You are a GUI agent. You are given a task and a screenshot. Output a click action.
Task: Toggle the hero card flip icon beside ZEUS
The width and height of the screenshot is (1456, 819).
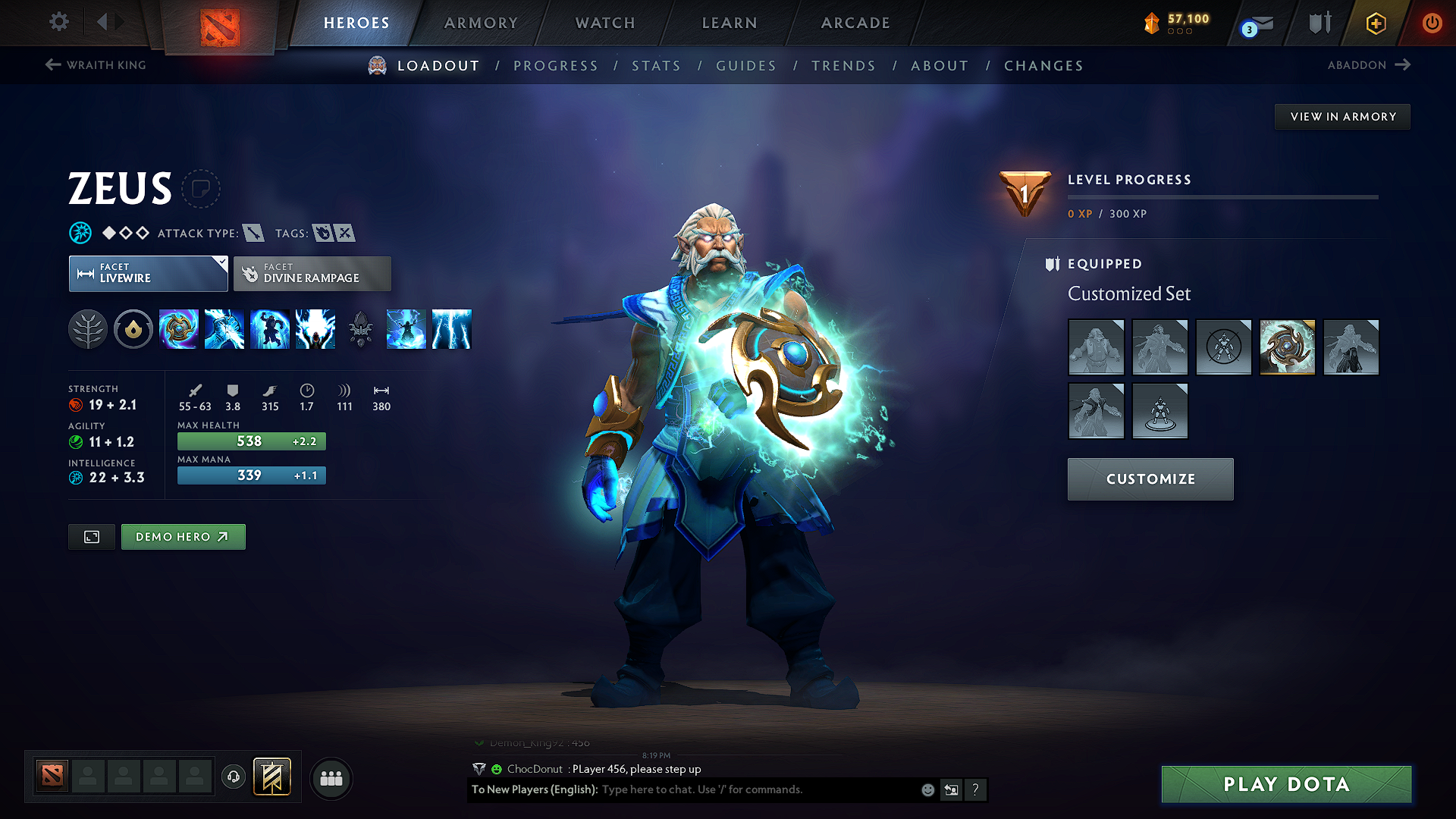point(200,189)
